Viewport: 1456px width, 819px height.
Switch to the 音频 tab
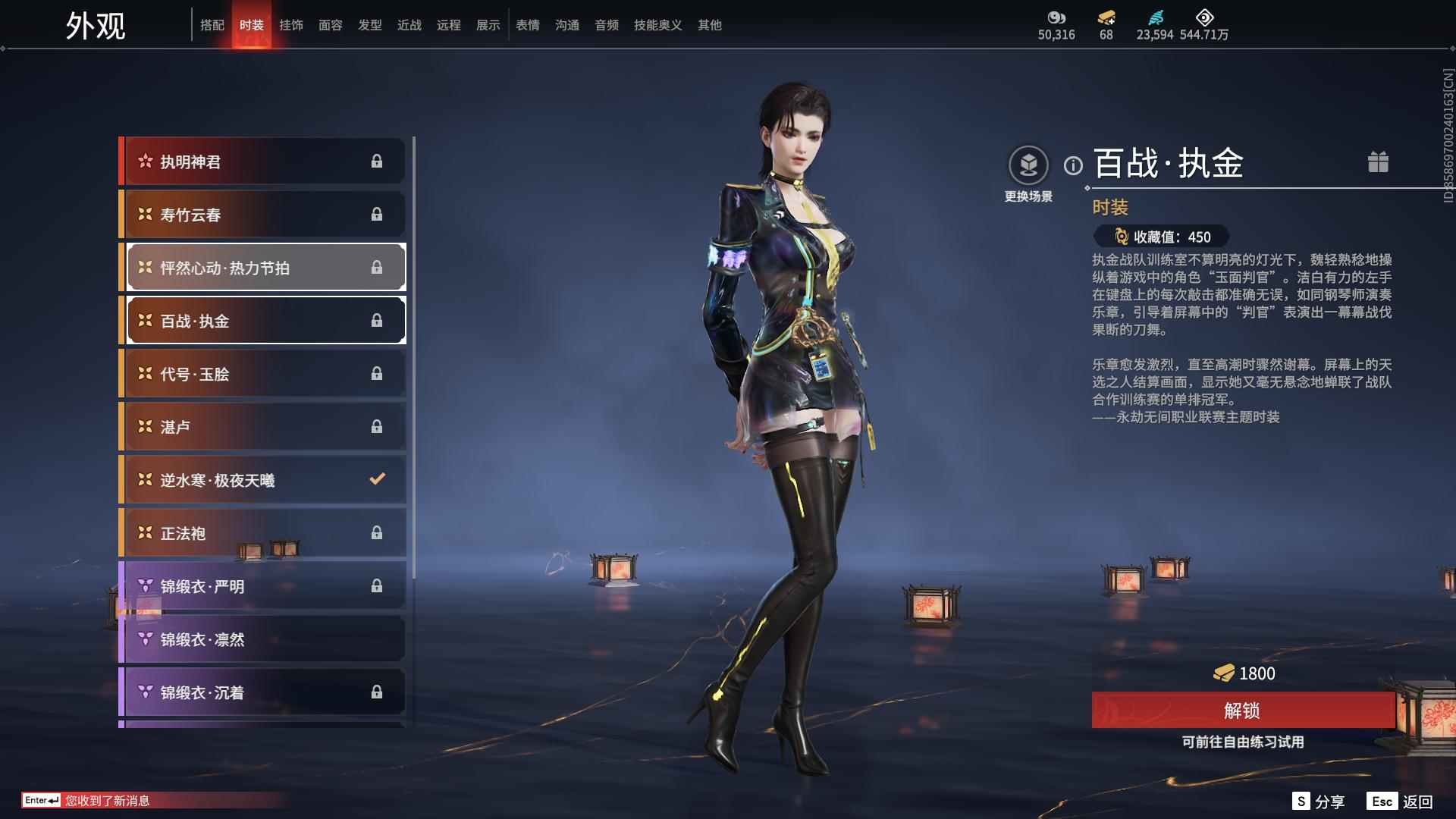point(606,24)
